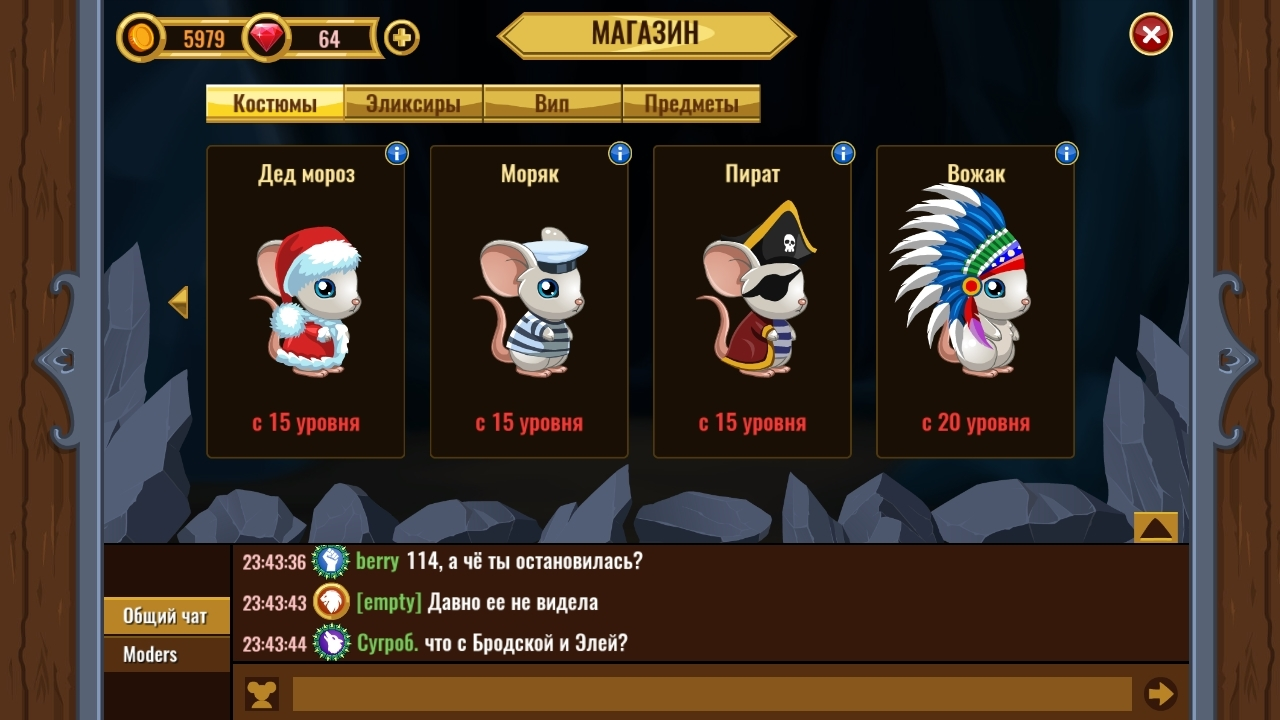Screen dimensions: 1280x720
Task: Select the Вожак mouse costume card
Action: pyautogui.click(x=975, y=300)
